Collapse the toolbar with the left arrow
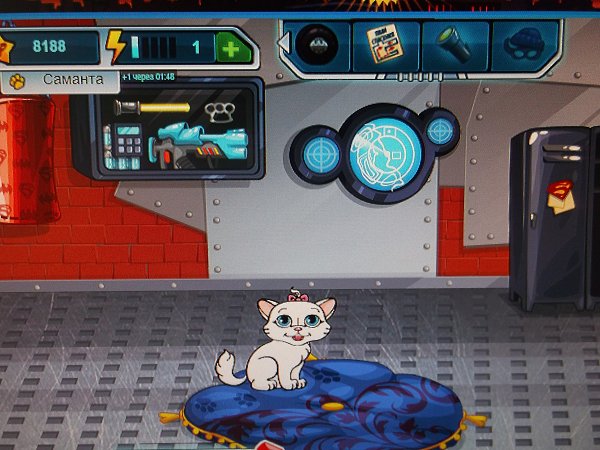Image resolution: width=600 pixels, height=450 pixels. 283,45
